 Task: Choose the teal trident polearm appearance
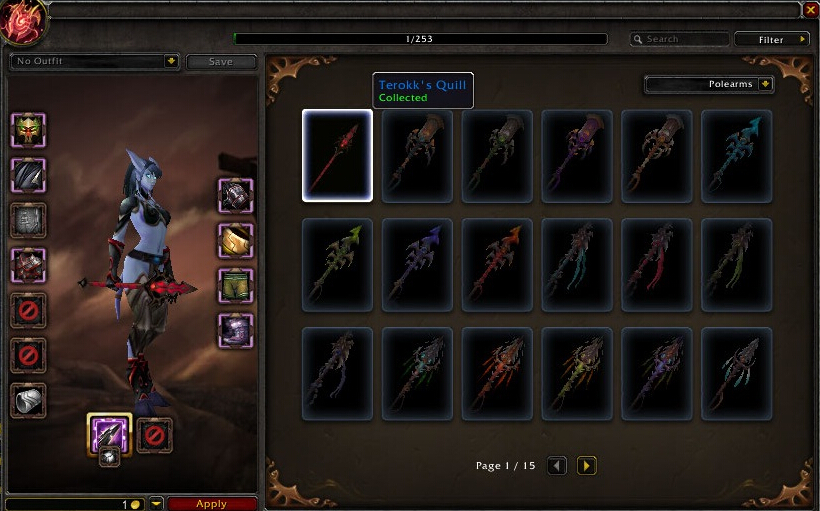tap(736, 156)
